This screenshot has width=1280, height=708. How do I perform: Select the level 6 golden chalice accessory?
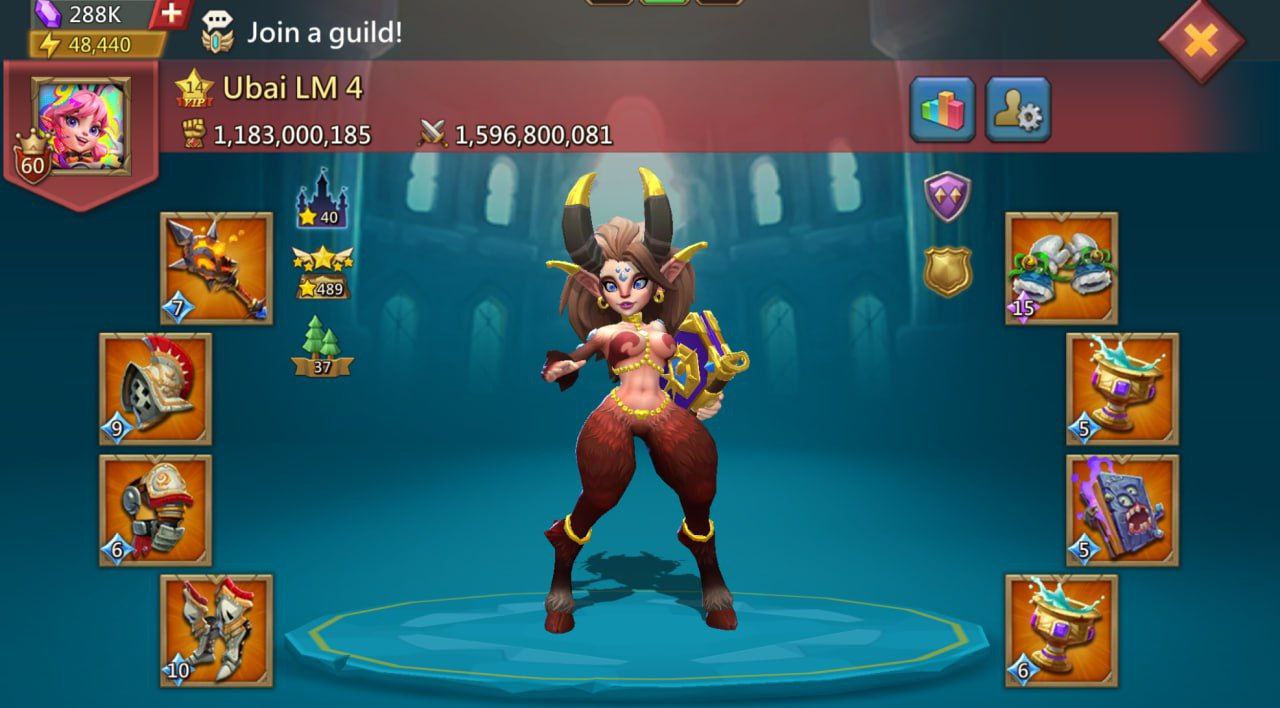click(1061, 630)
